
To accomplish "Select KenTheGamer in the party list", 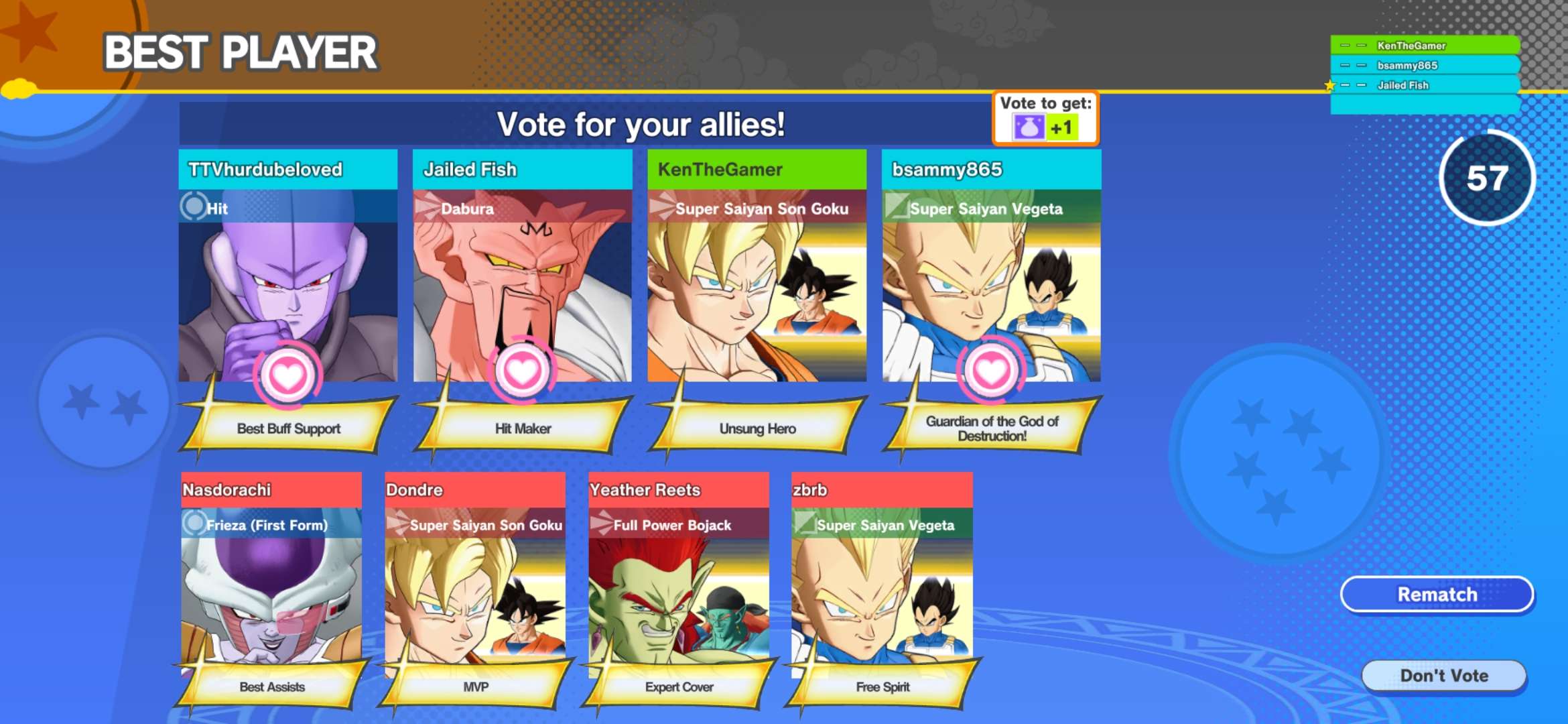I will (1424, 46).
